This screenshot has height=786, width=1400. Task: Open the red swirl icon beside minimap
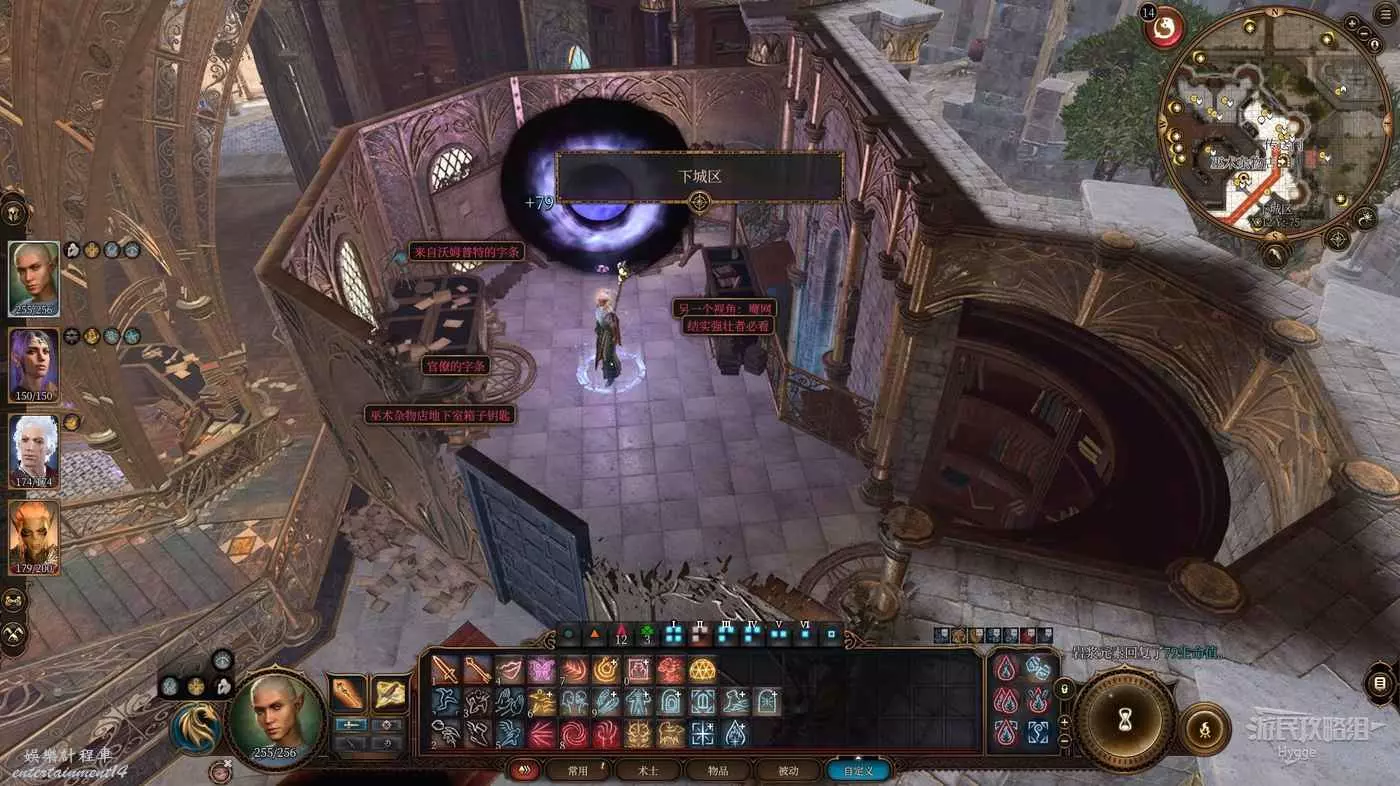click(x=1164, y=27)
